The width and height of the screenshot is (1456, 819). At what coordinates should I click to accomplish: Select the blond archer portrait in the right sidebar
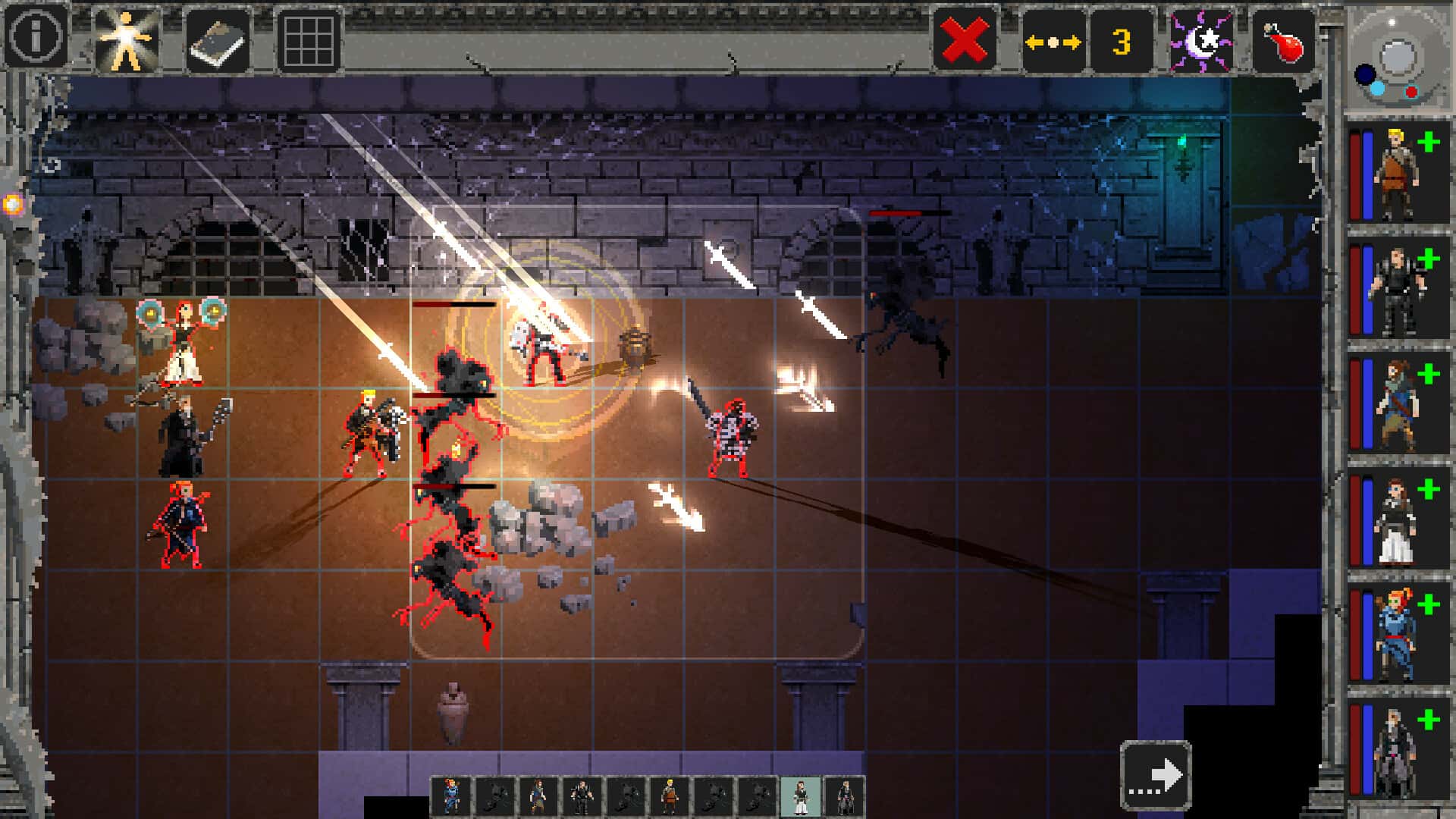[x=1401, y=174]
